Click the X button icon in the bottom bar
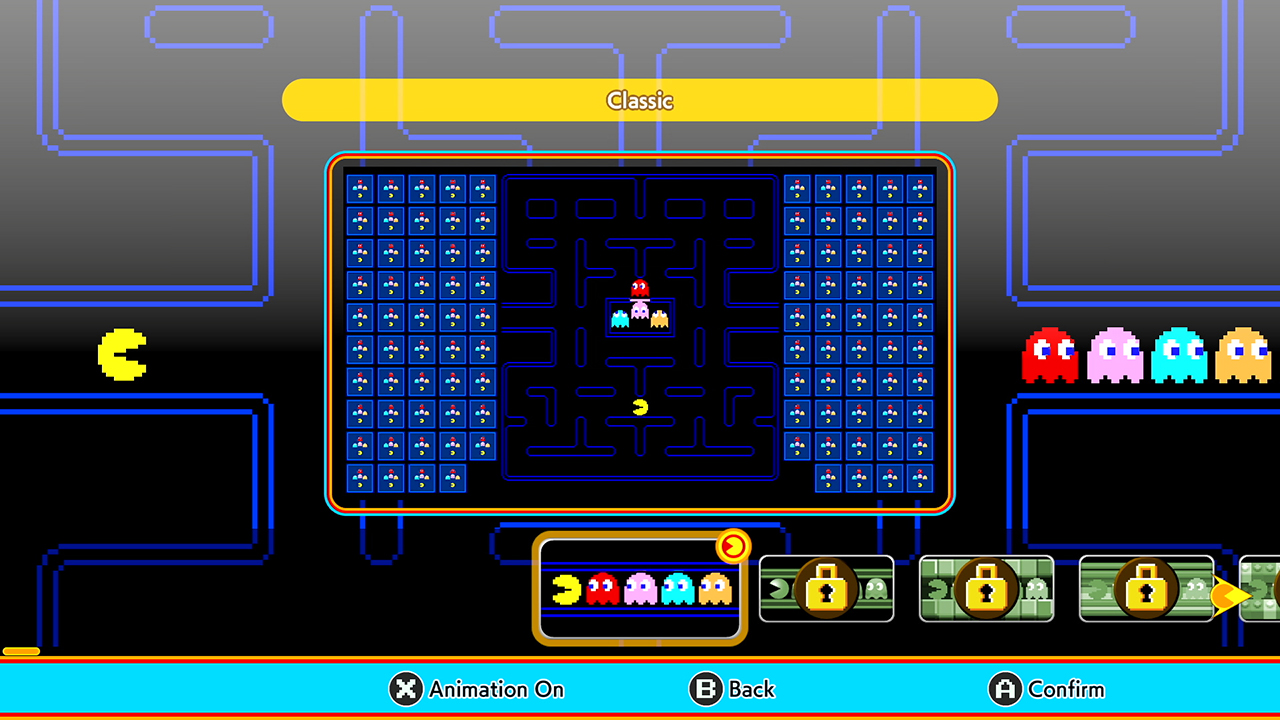 [x=404, y=690]
